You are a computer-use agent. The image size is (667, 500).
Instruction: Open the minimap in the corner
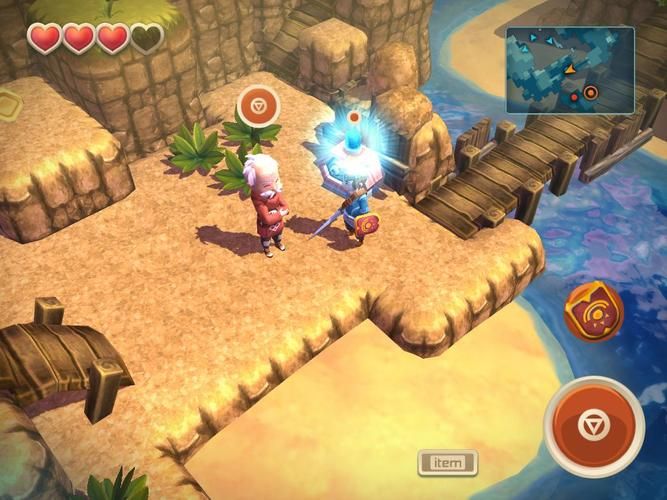click(570, 70)
